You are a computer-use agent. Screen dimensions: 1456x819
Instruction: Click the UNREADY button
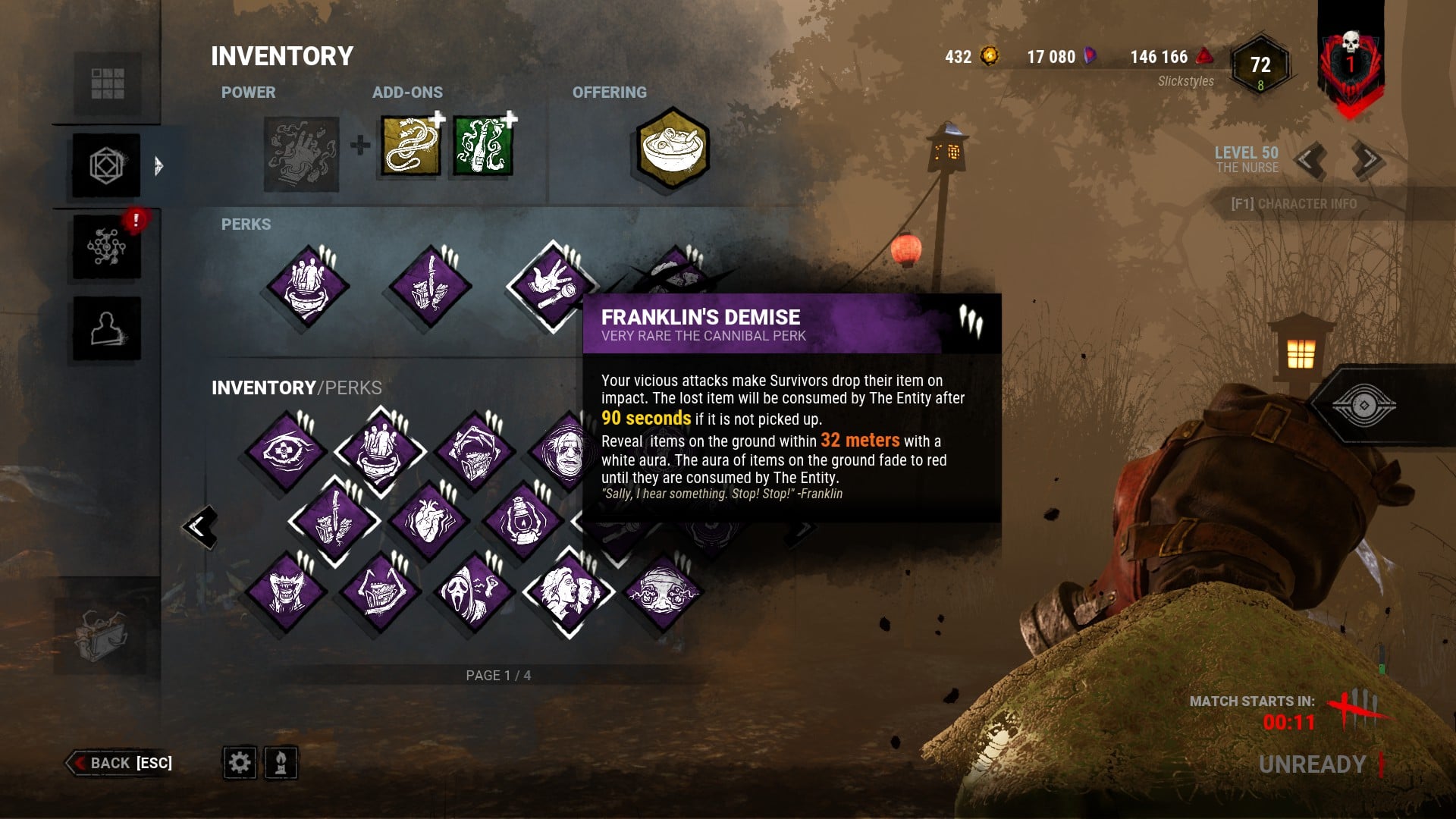[1312, 764]
